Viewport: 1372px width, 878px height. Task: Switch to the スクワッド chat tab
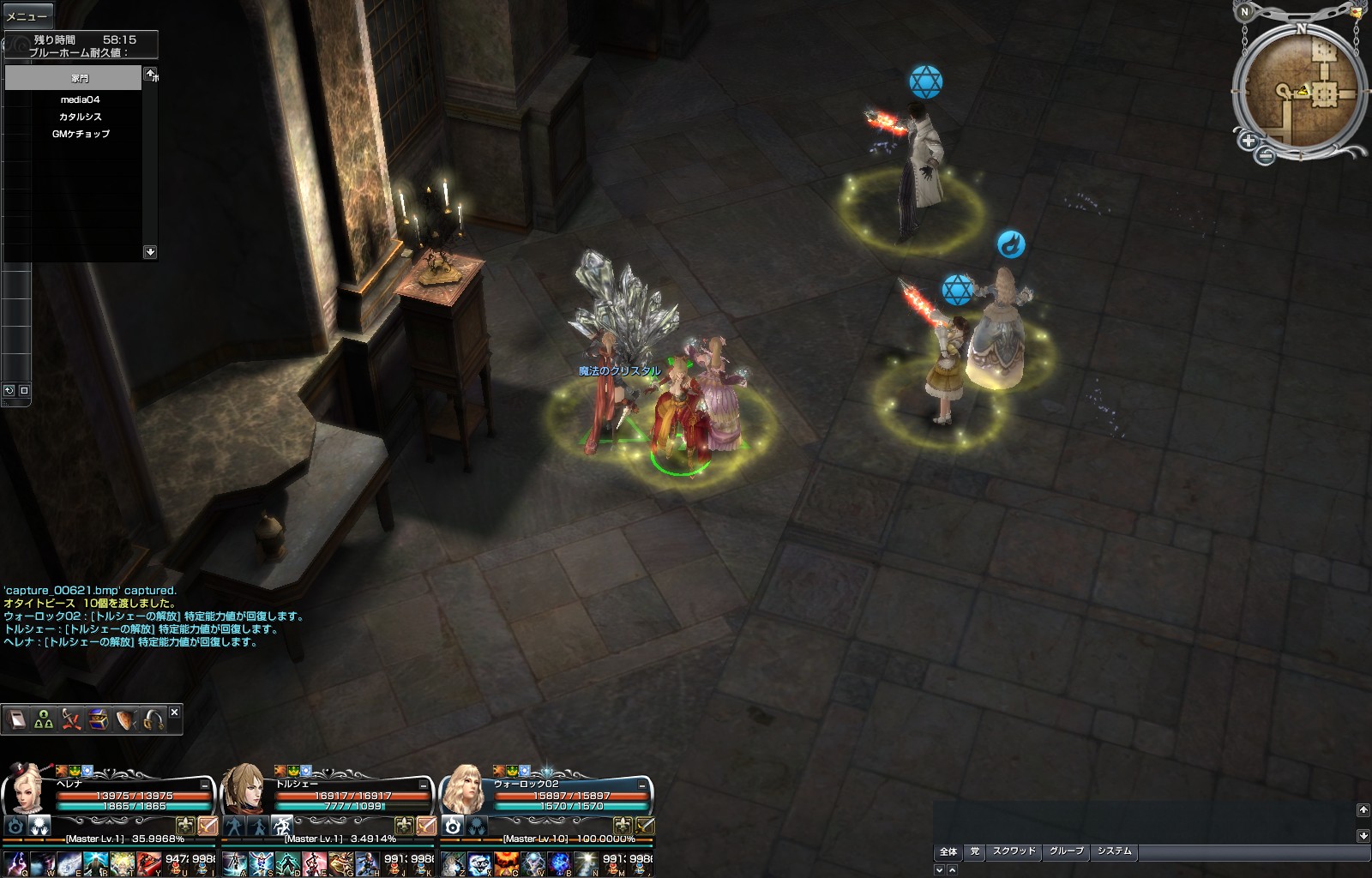[1014, 851]
